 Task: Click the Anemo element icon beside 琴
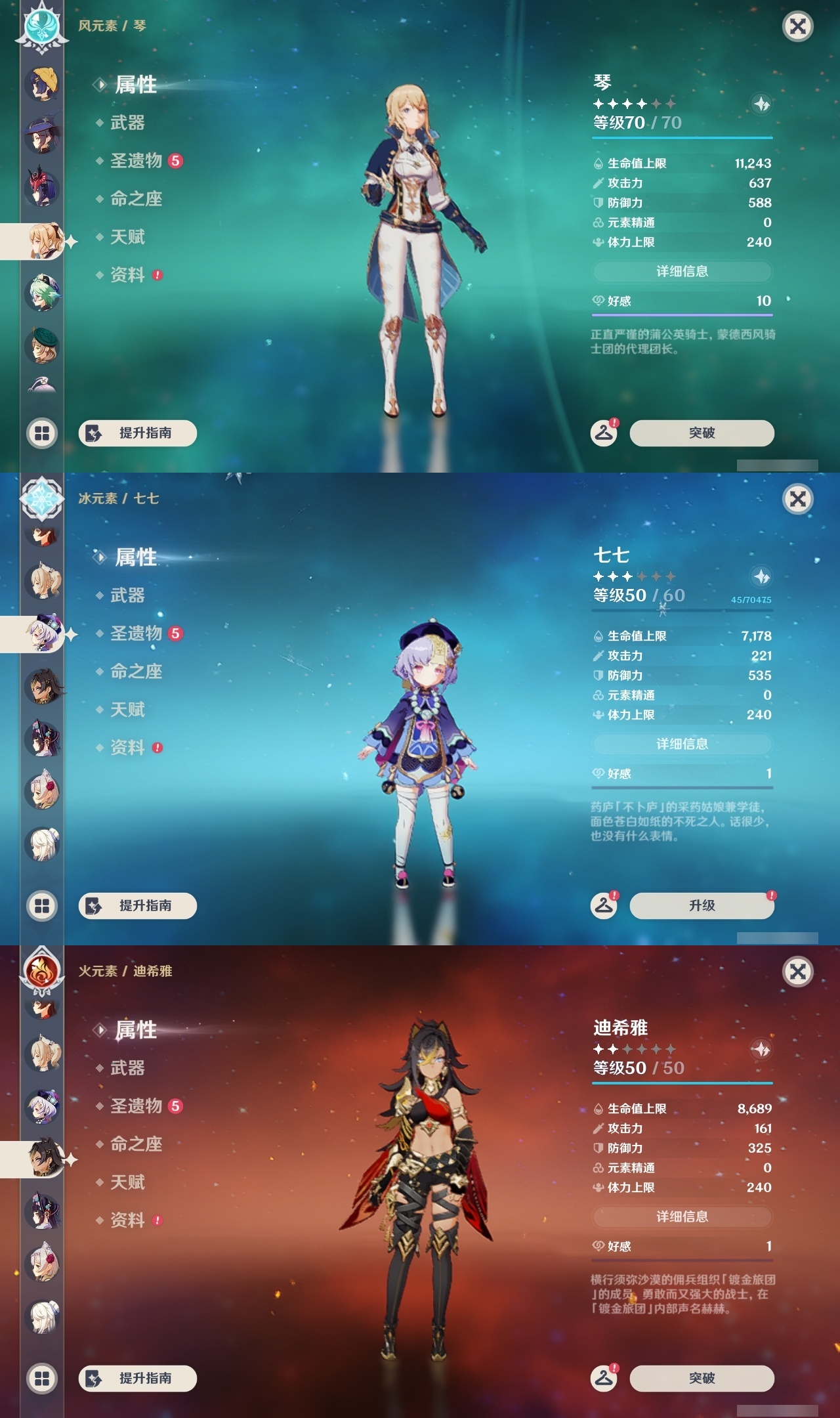(x=41, y=28)
